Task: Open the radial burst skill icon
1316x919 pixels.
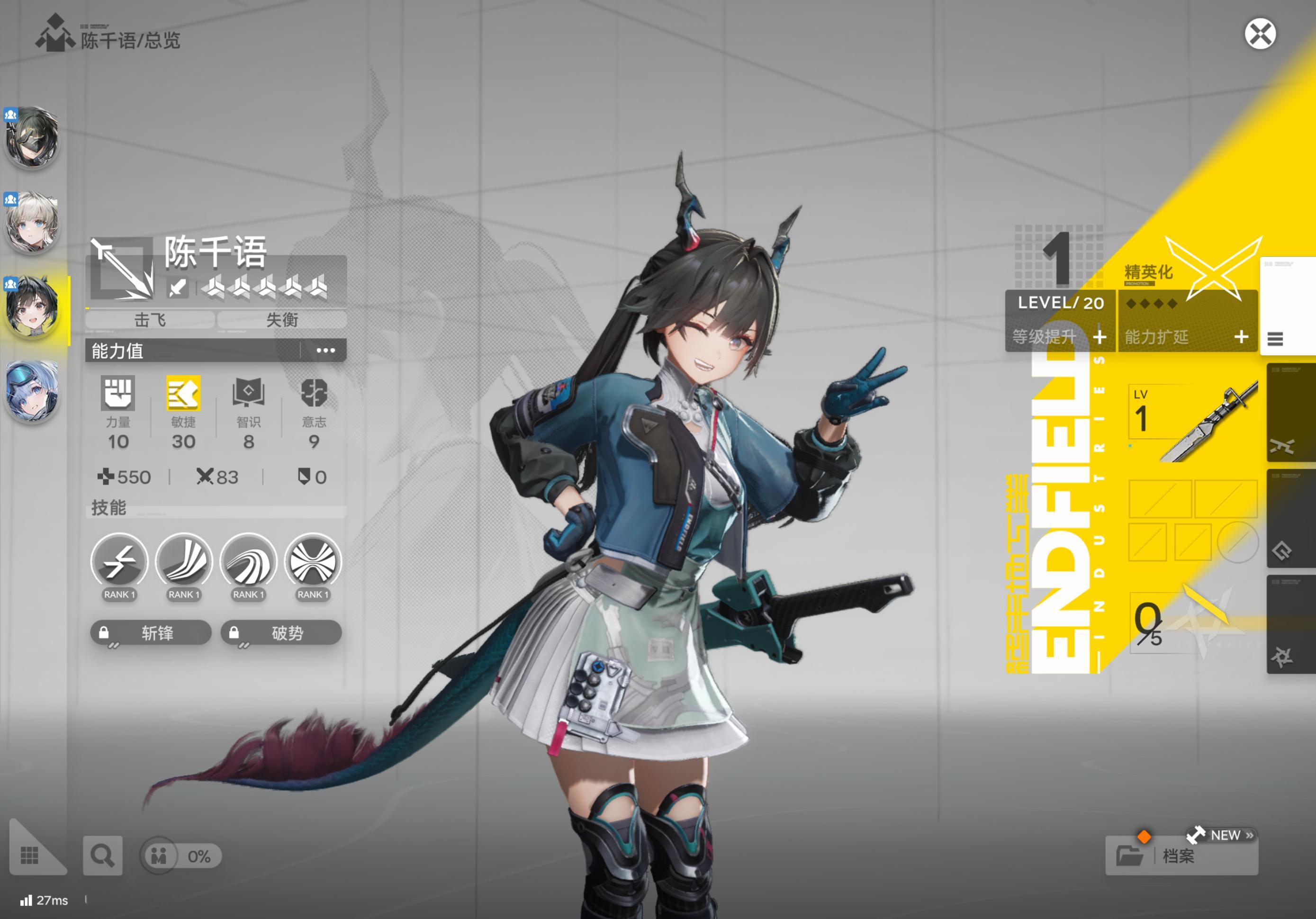Action: tap(313, 562)
